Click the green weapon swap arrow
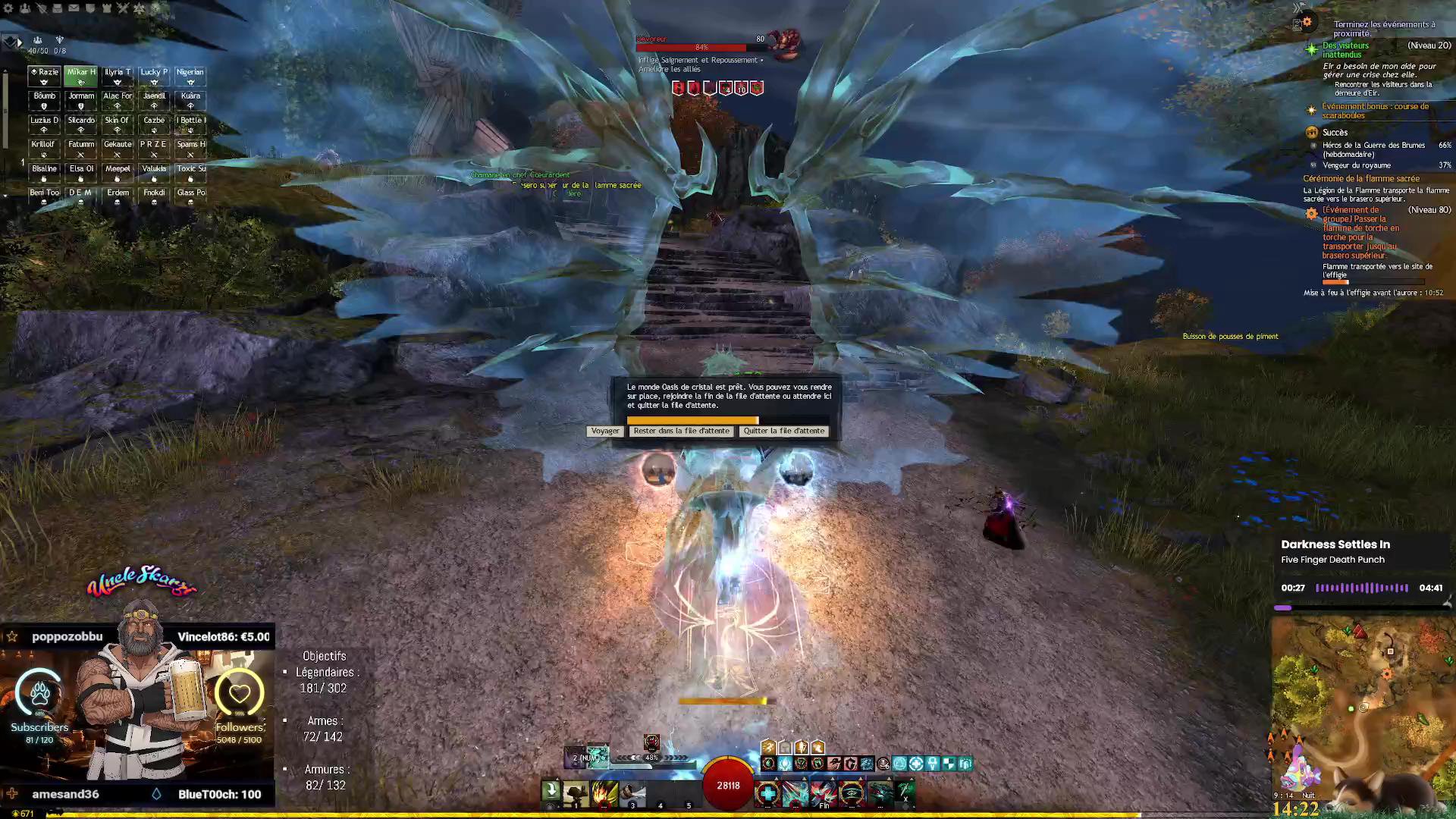This screenshot has width=1456, height=819. point(551,791)
